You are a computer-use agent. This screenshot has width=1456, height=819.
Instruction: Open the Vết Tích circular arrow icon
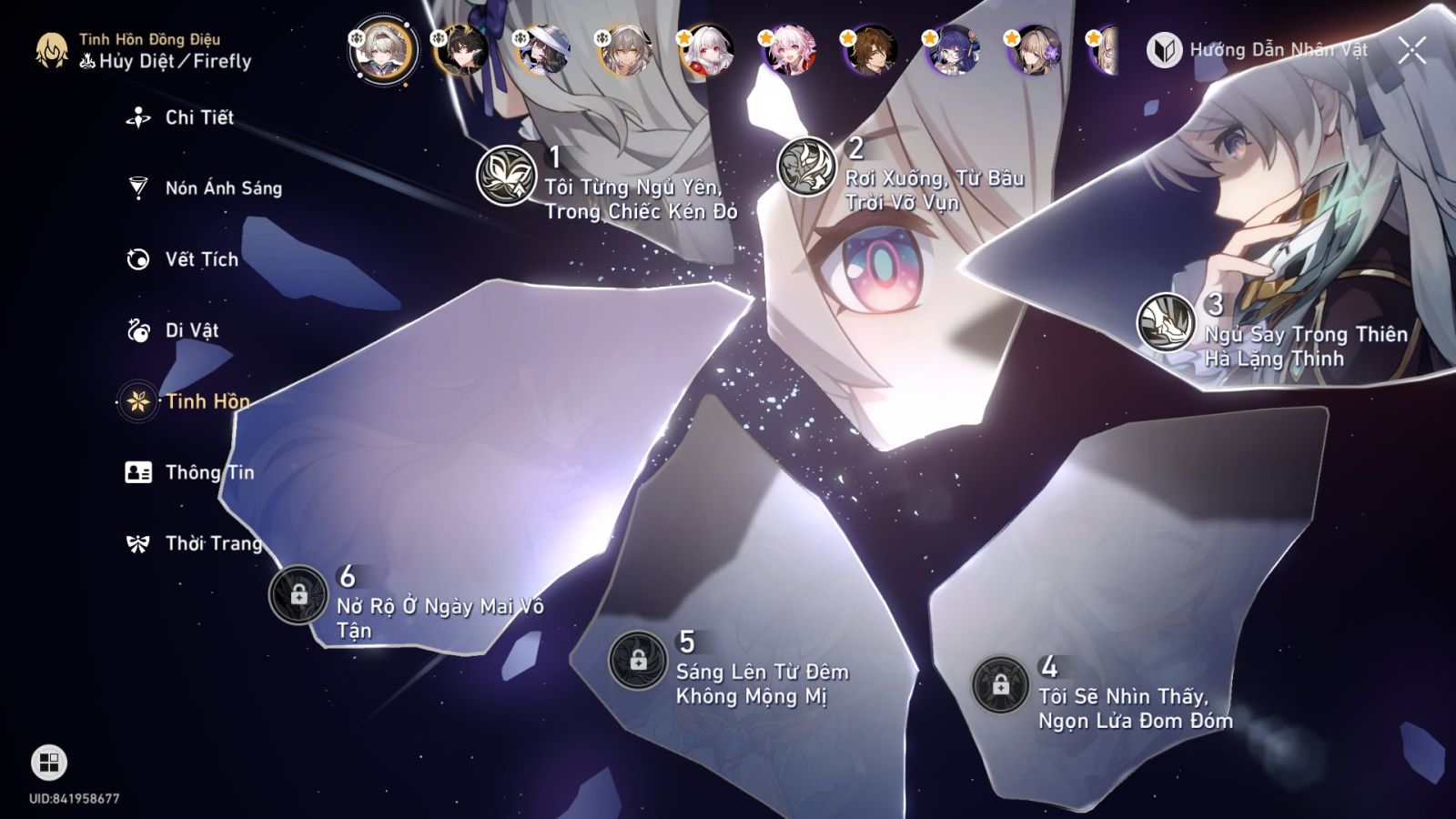(x=136, y=258)
